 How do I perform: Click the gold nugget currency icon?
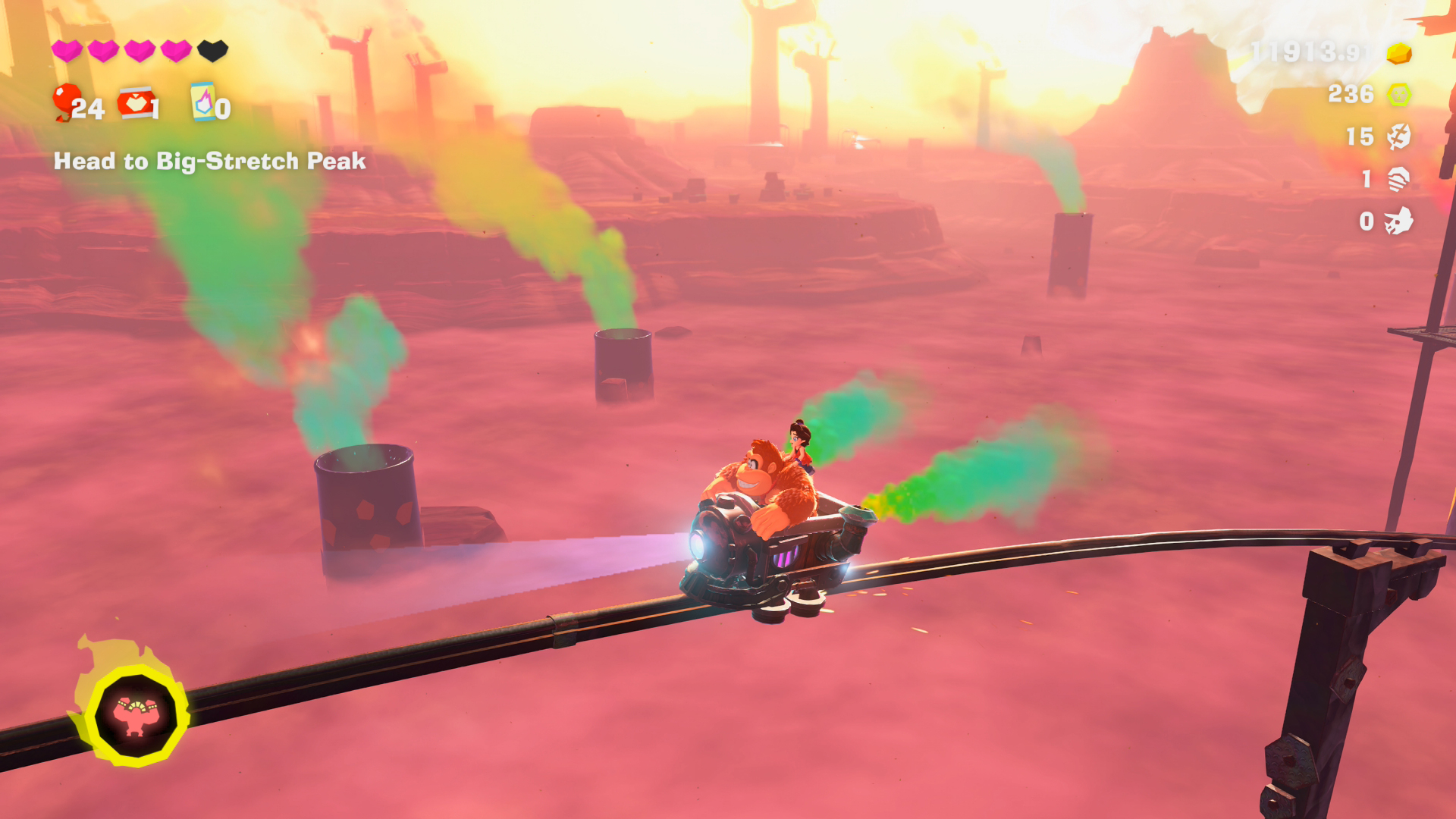point(1398,53)
